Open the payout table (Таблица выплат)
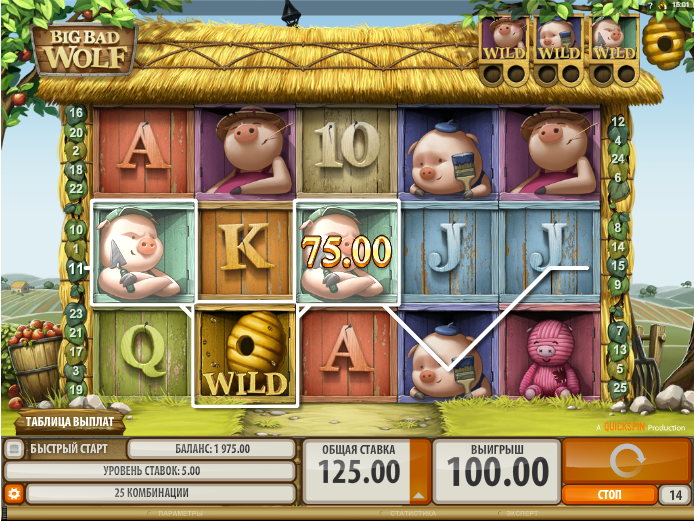694x521 pixels. coord(70,422)
